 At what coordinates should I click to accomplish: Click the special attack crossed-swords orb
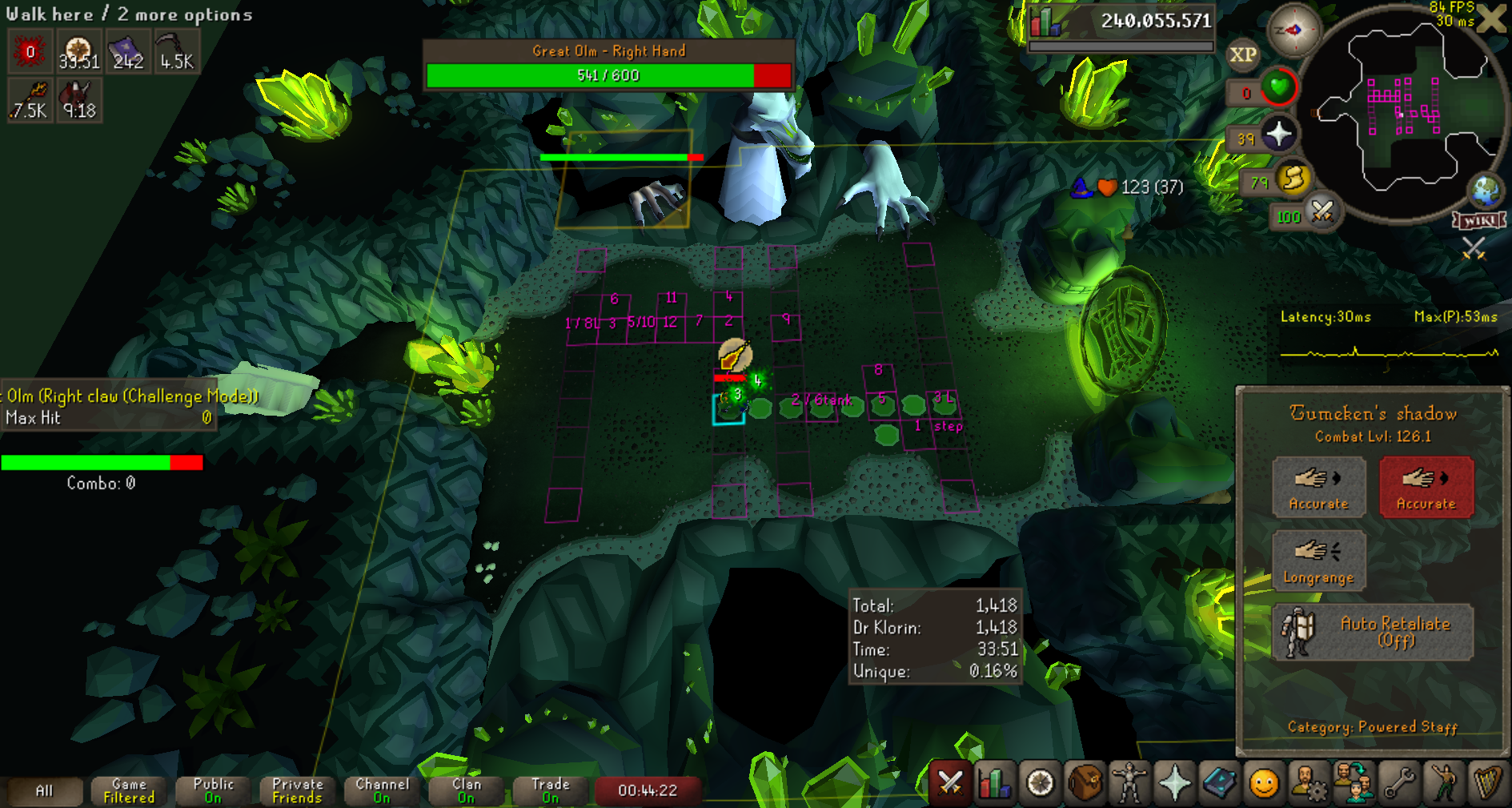pos(1322,213)
